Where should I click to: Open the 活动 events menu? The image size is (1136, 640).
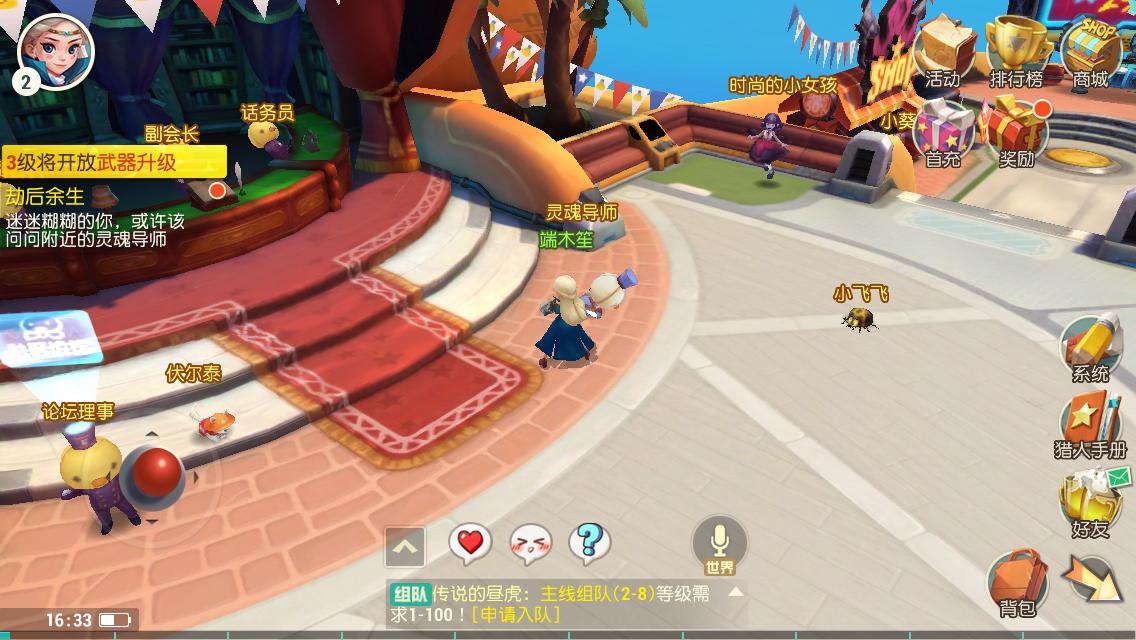pos(942,52)
